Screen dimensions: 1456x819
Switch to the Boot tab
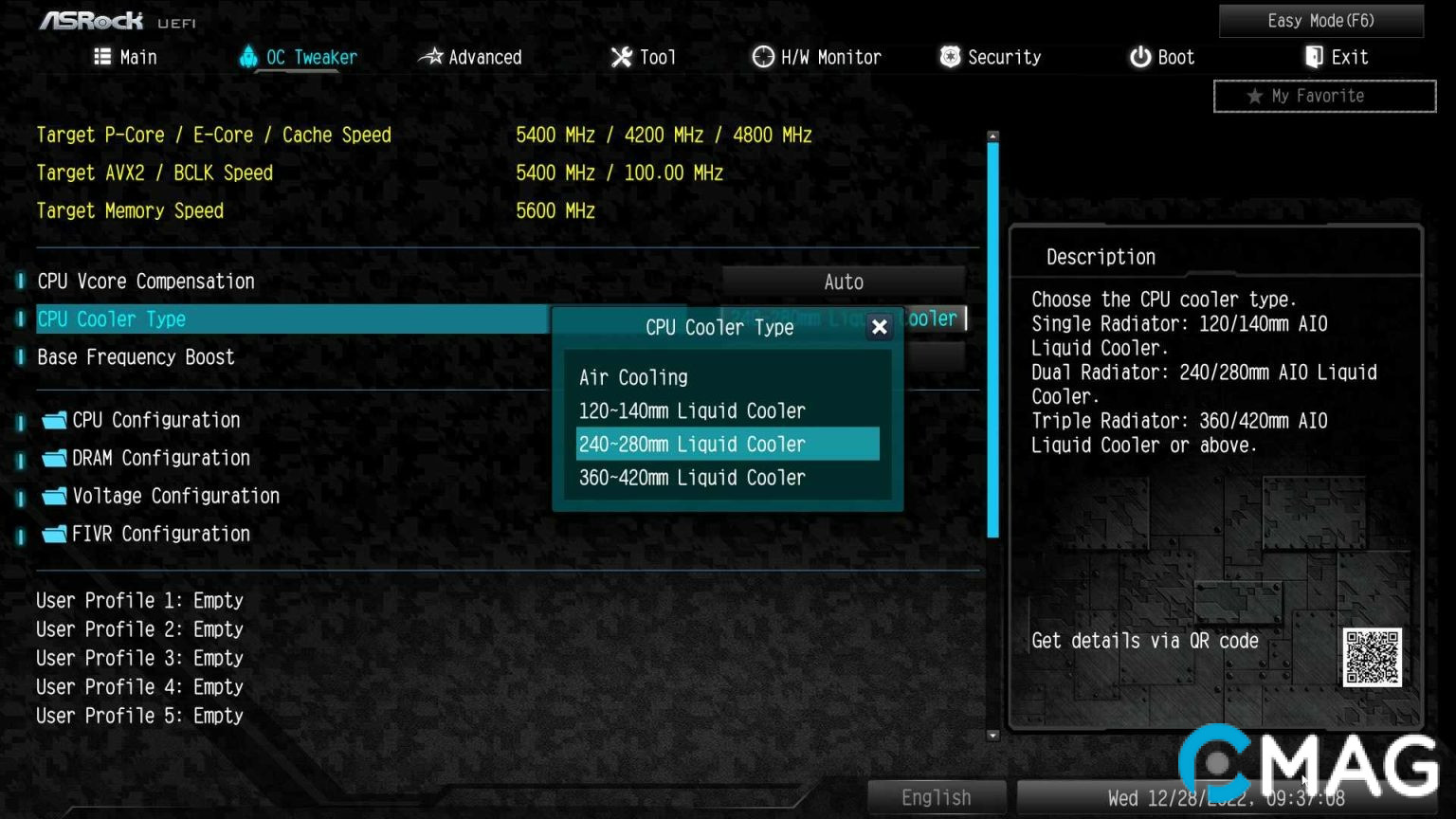[x=1162, y=58]
